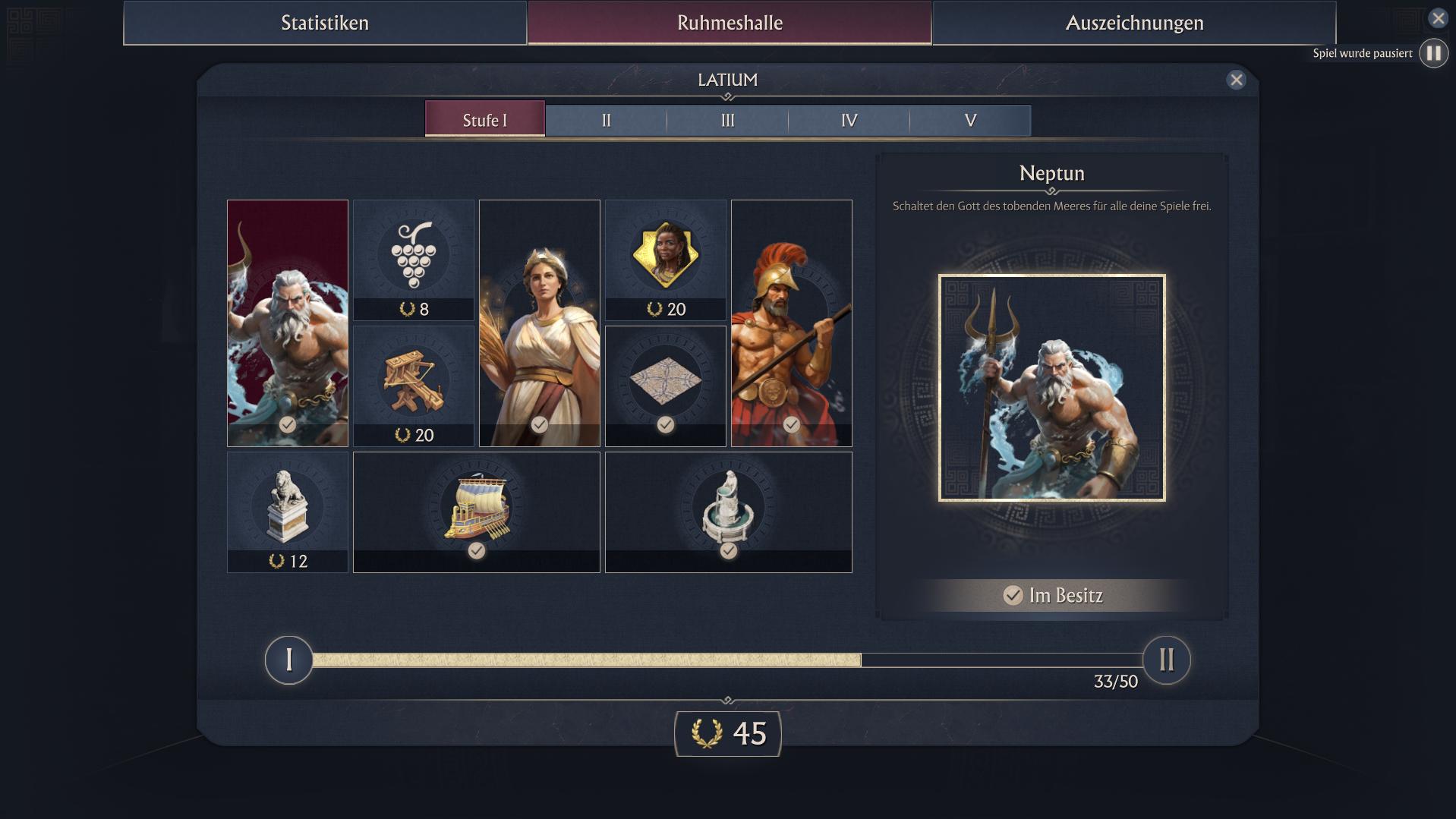This screenshot has width=1456, height=819.
Task: Choose tier IV tab
Action: click(849, 121)
